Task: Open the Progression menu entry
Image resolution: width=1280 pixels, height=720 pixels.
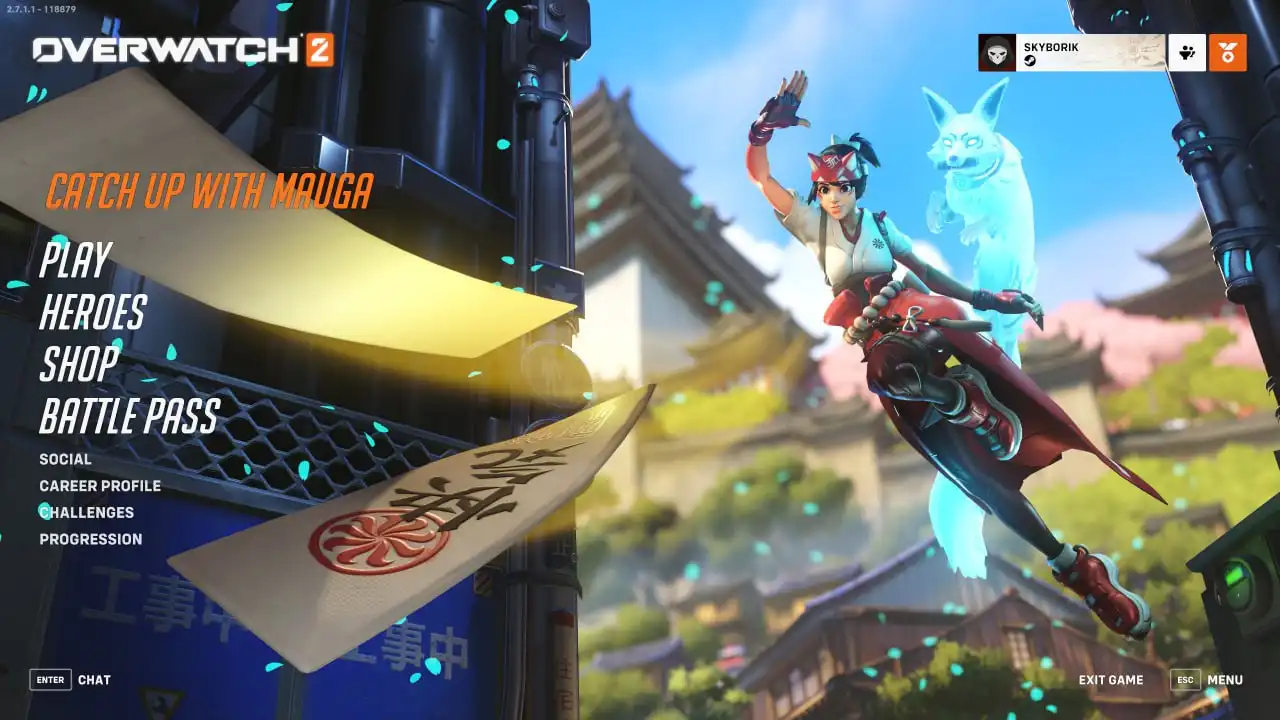Action: [x=91, y=539]
